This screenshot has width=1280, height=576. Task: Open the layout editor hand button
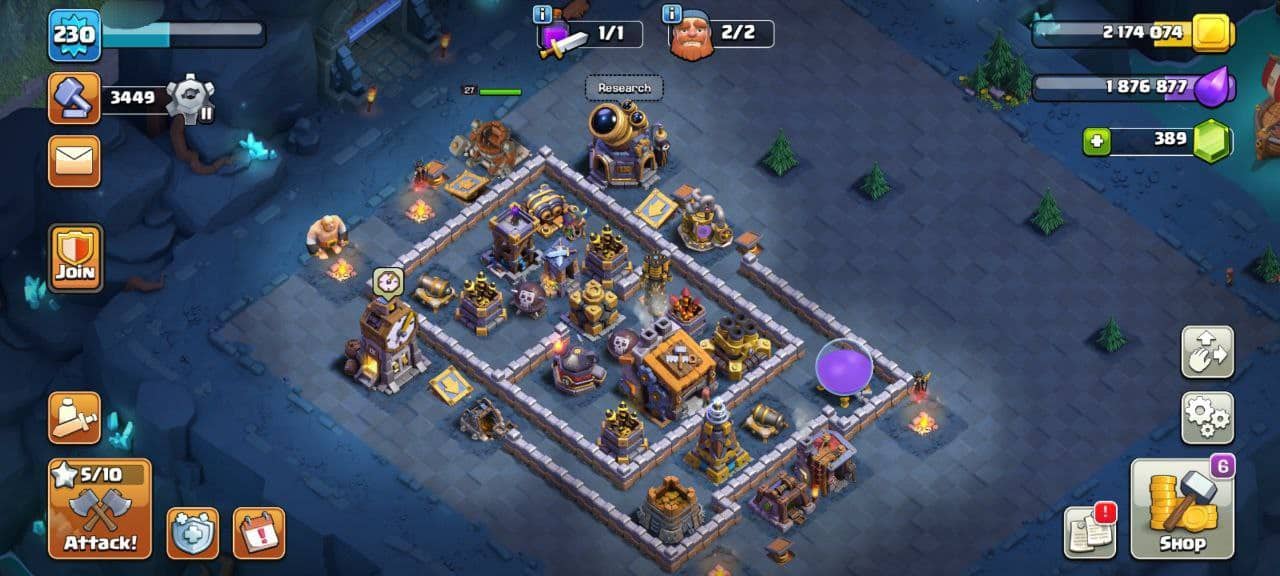click(1207, 352)
